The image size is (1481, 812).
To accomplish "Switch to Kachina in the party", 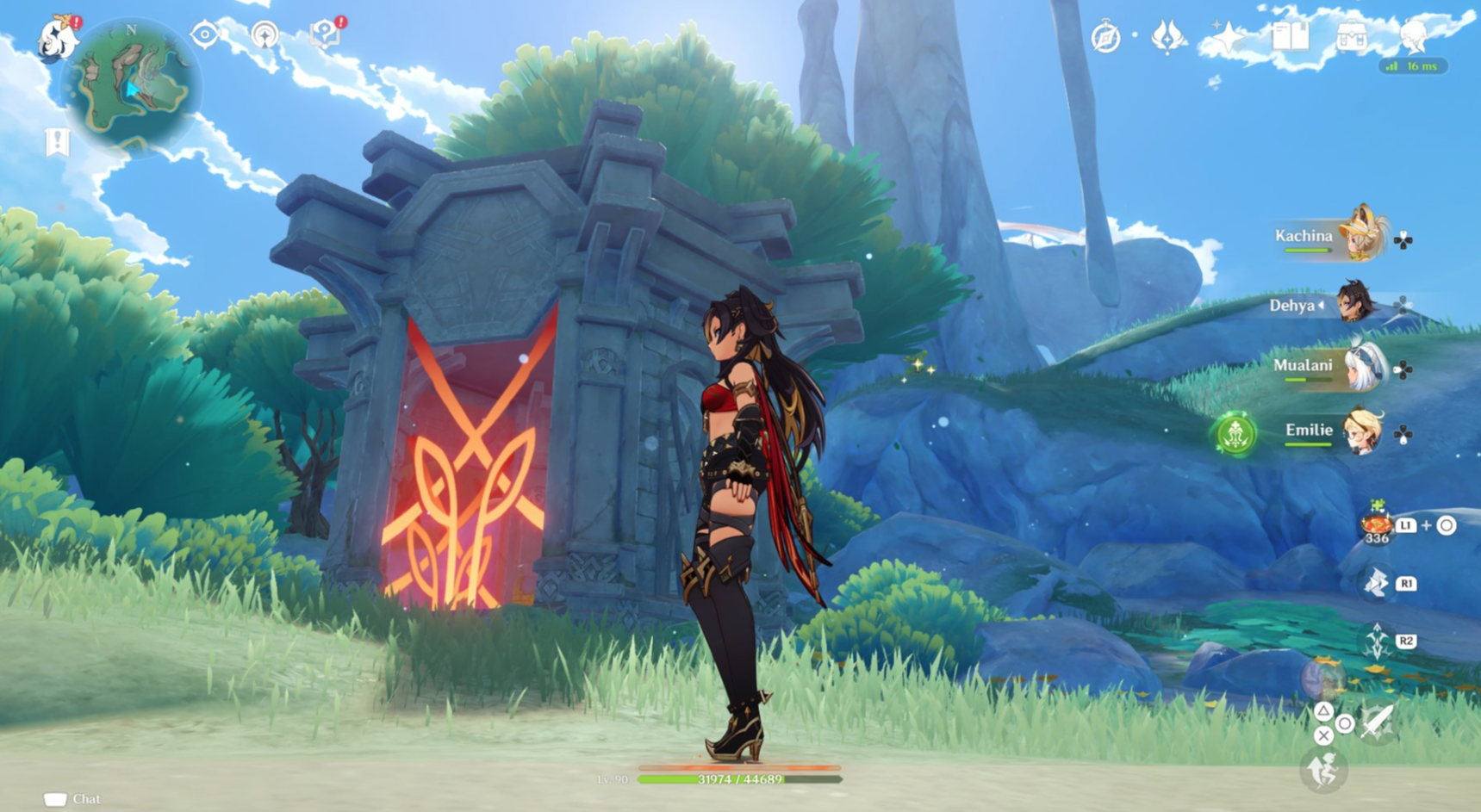I will [1361, 235].
